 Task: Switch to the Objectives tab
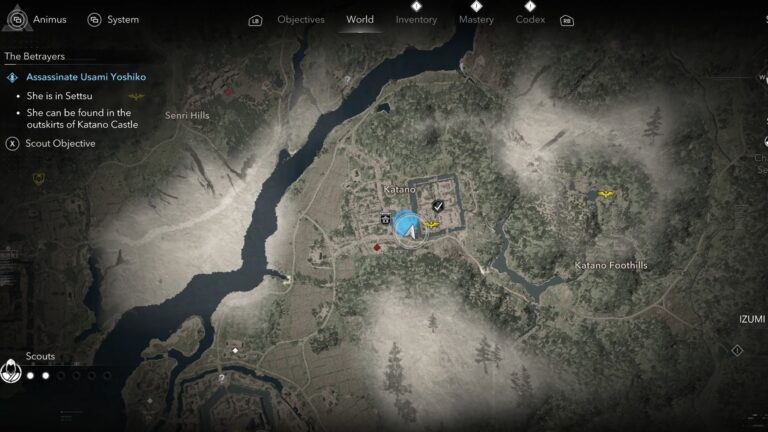click(300, 19)
